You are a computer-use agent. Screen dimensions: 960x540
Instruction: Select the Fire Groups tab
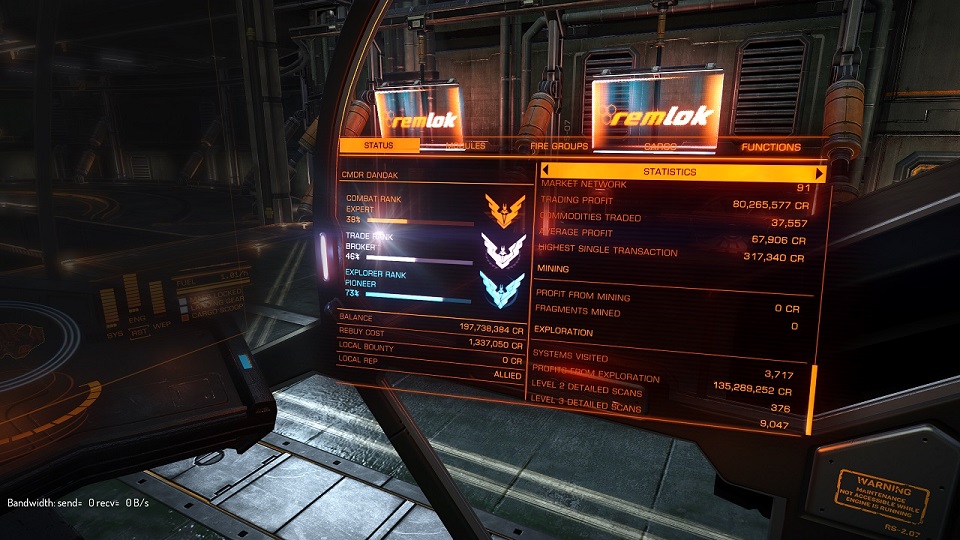(x=559, y=147)
